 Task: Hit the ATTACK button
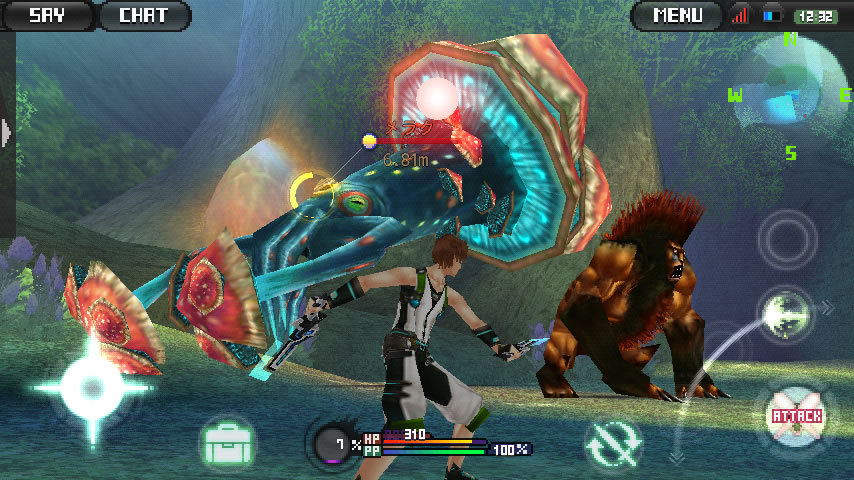(x=796, y=415)
